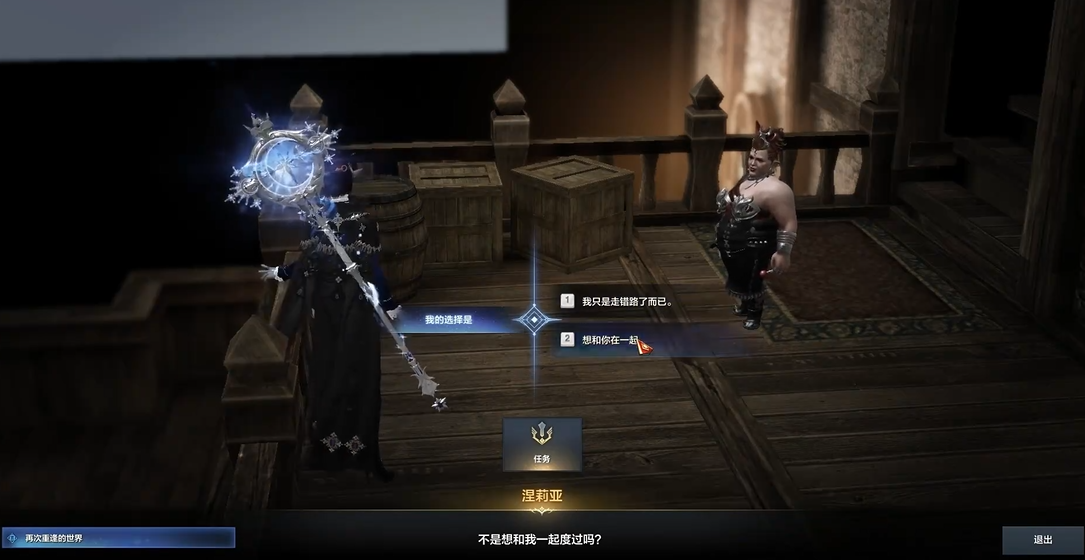Open the 任务 quest button
Image resolution: width=1085 pixels, height=560 pixels.
pos(541,443)
